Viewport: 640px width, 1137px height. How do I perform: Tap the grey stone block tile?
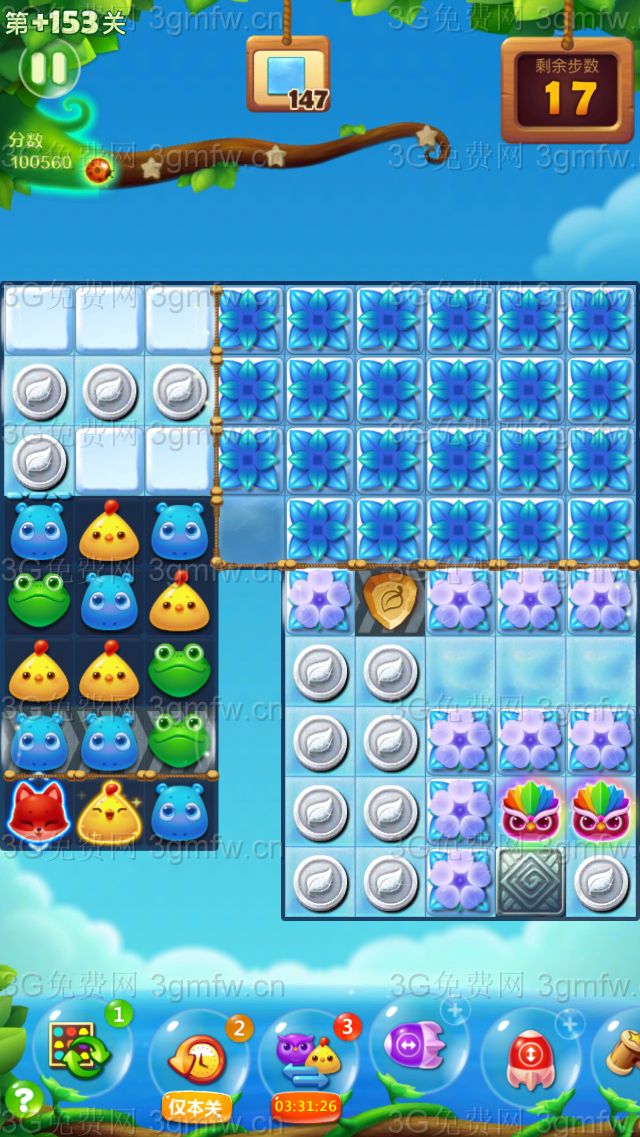pos(530,882)
